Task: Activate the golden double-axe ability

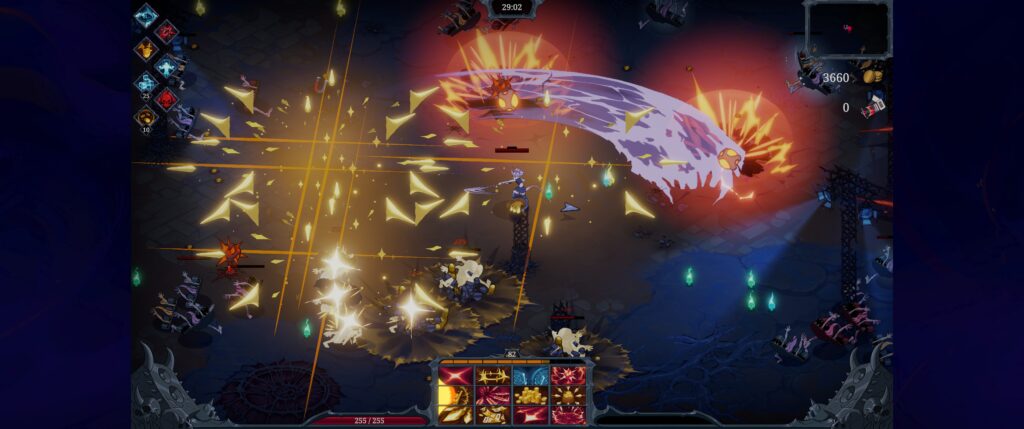Action: click(x=492, y=376)
